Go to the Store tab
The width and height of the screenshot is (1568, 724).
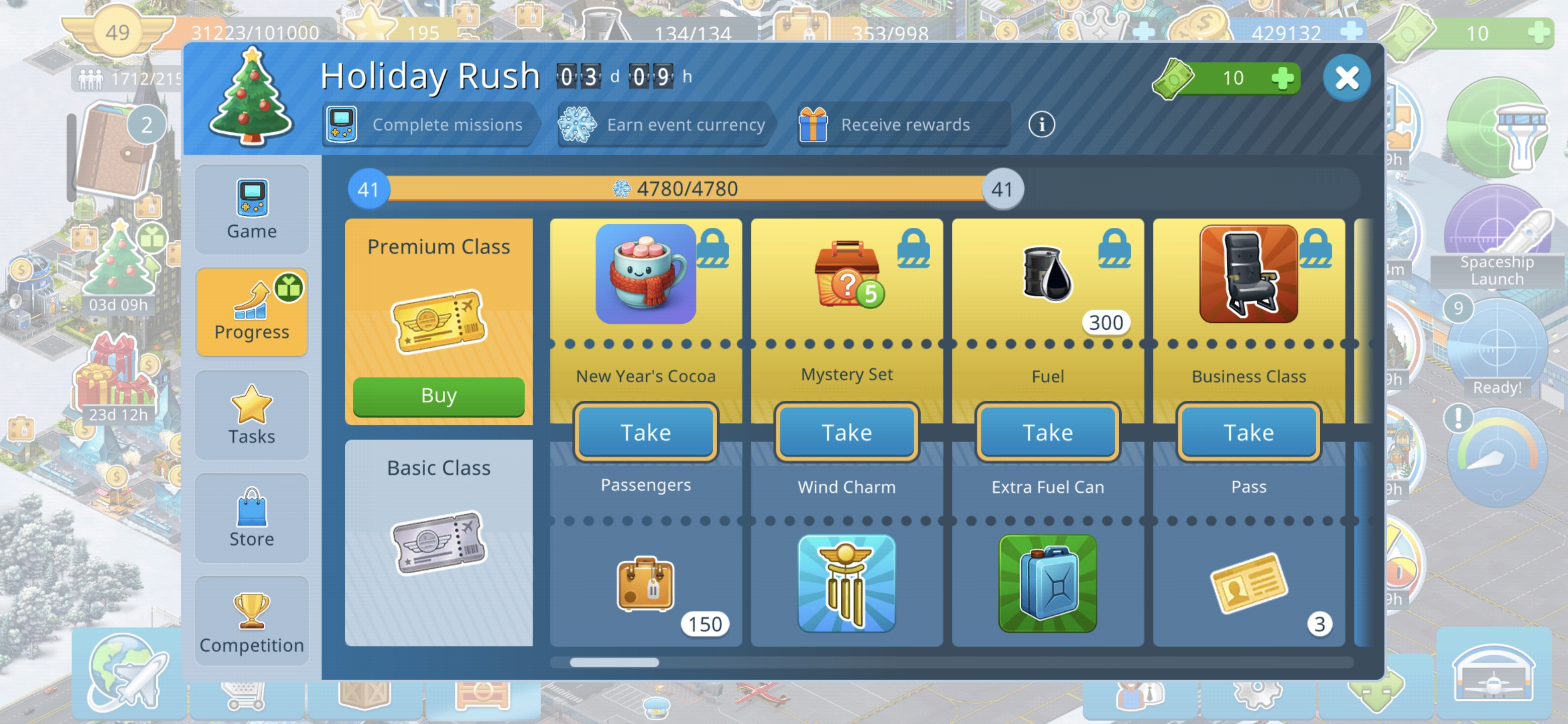[x=251, y=518]
